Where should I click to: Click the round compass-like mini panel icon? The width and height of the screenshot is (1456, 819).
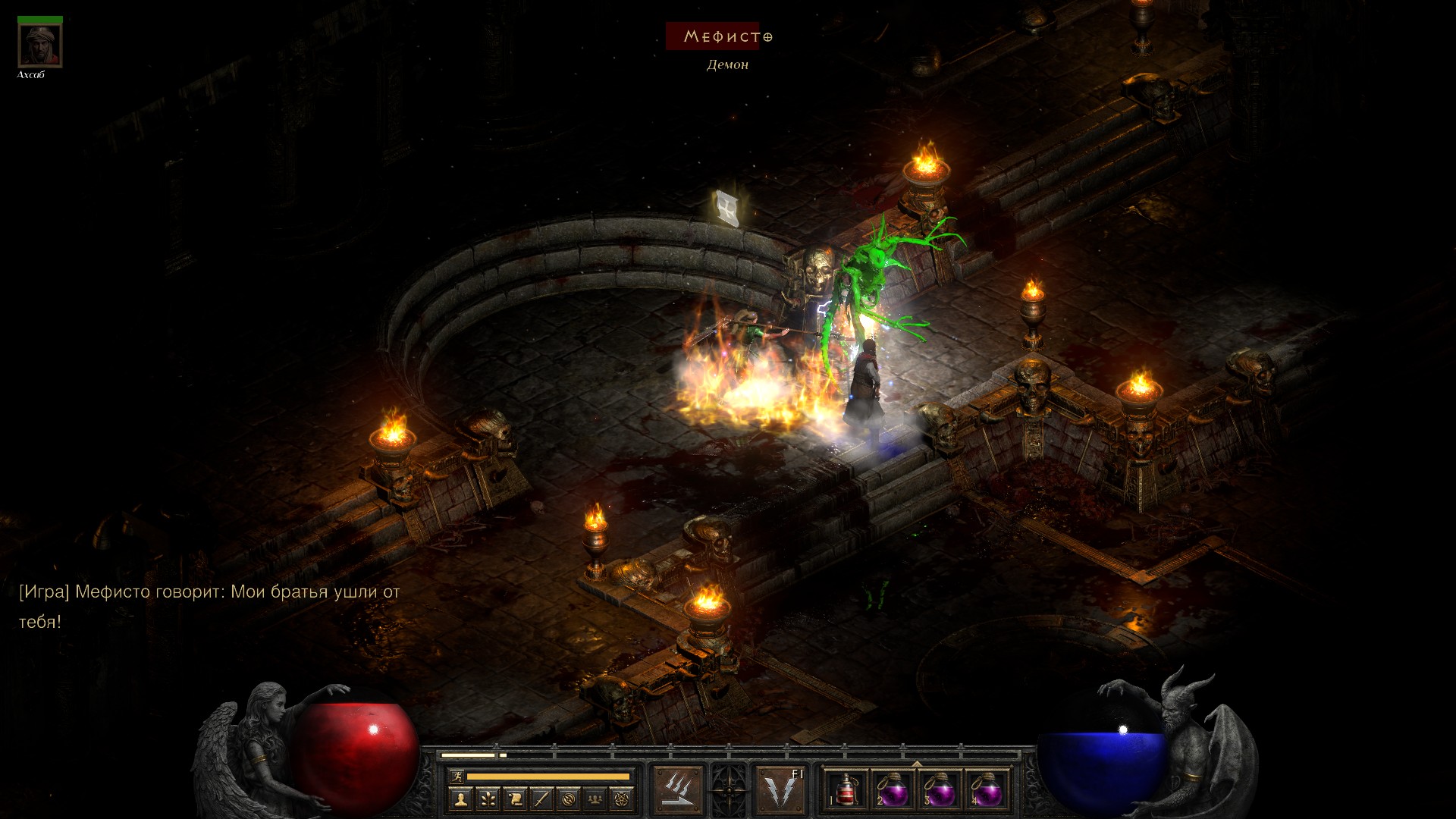[x=568, y=798]
